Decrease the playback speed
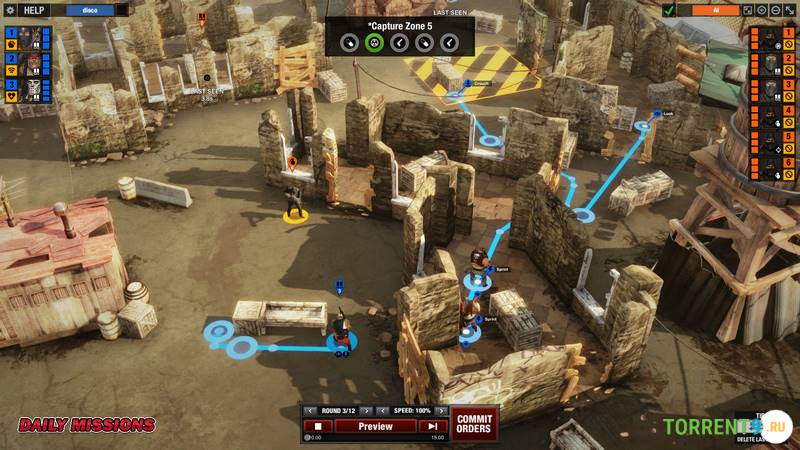 (381, 411)
